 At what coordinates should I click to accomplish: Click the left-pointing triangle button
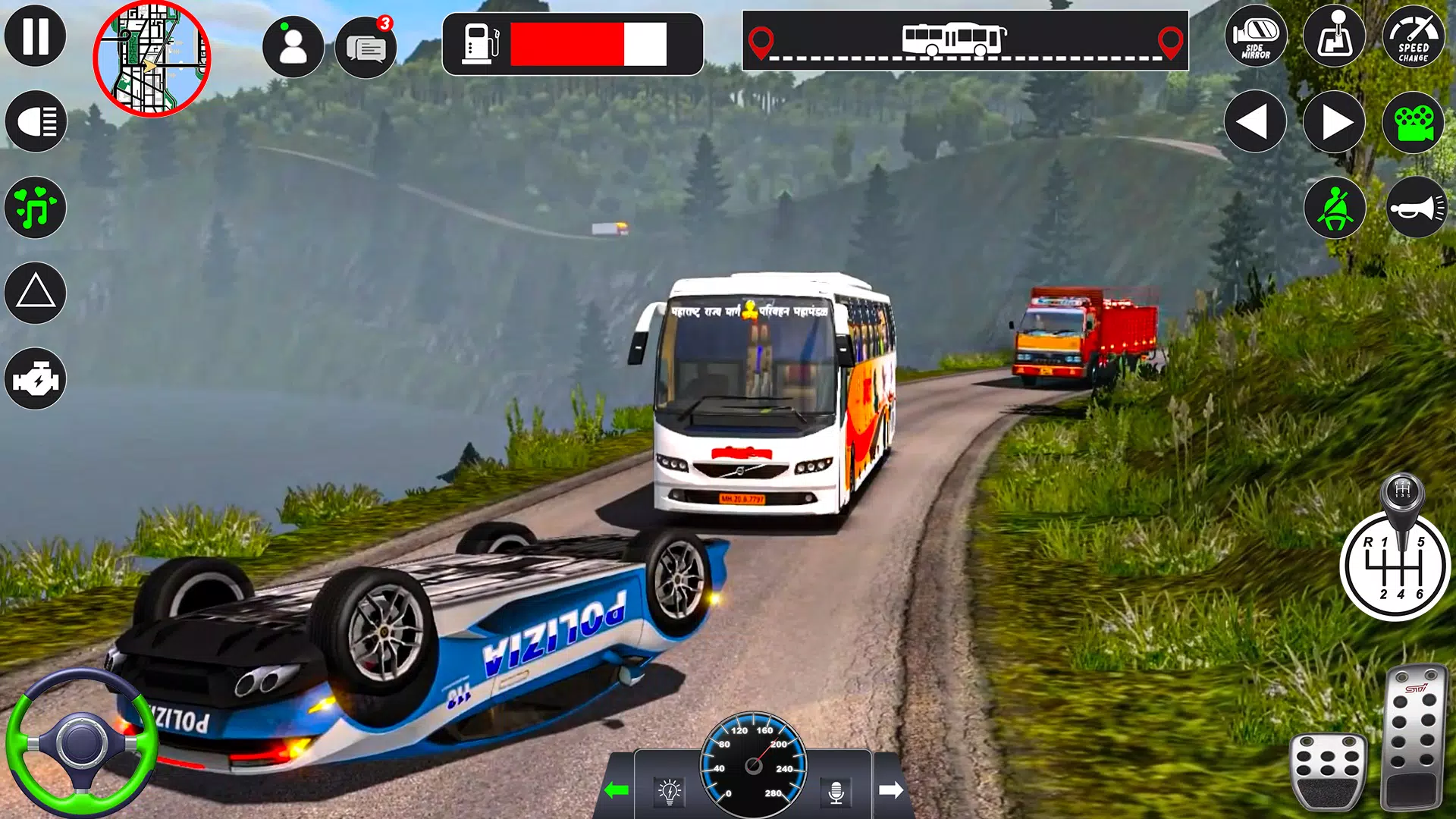1255,122
